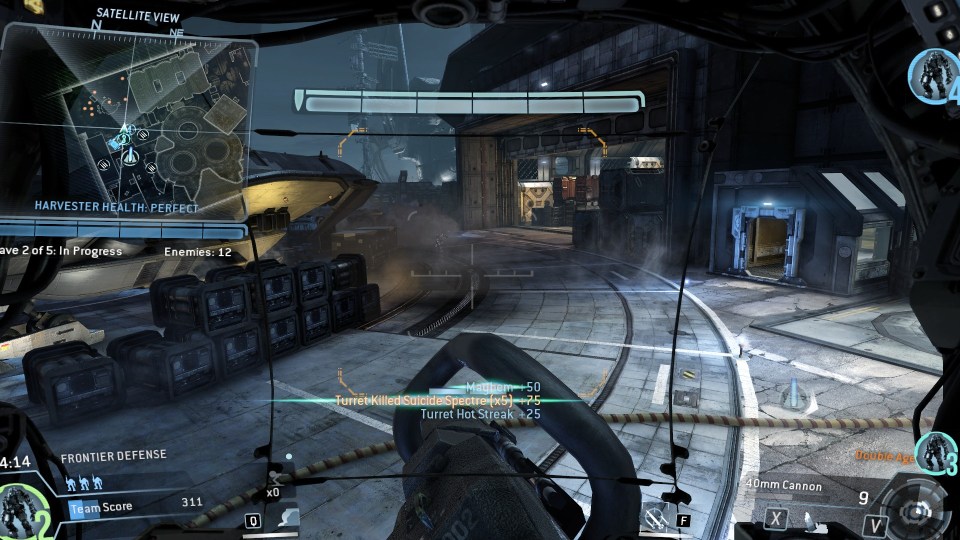Click the circular core gauge icon
This screenshot has height=540, width=960.
coord(916,509)
